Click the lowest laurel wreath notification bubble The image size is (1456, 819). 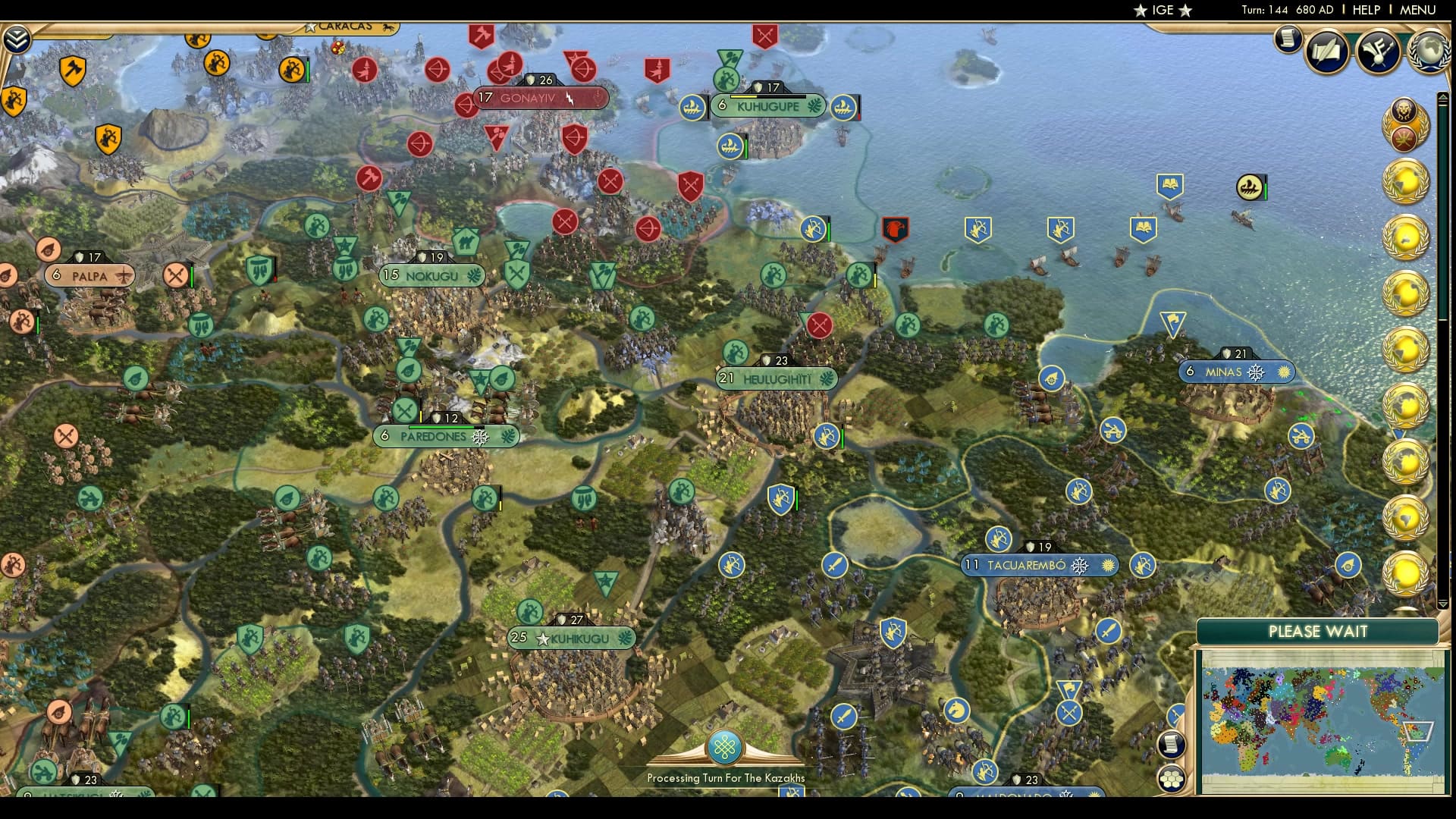(x=1404, y=575)
